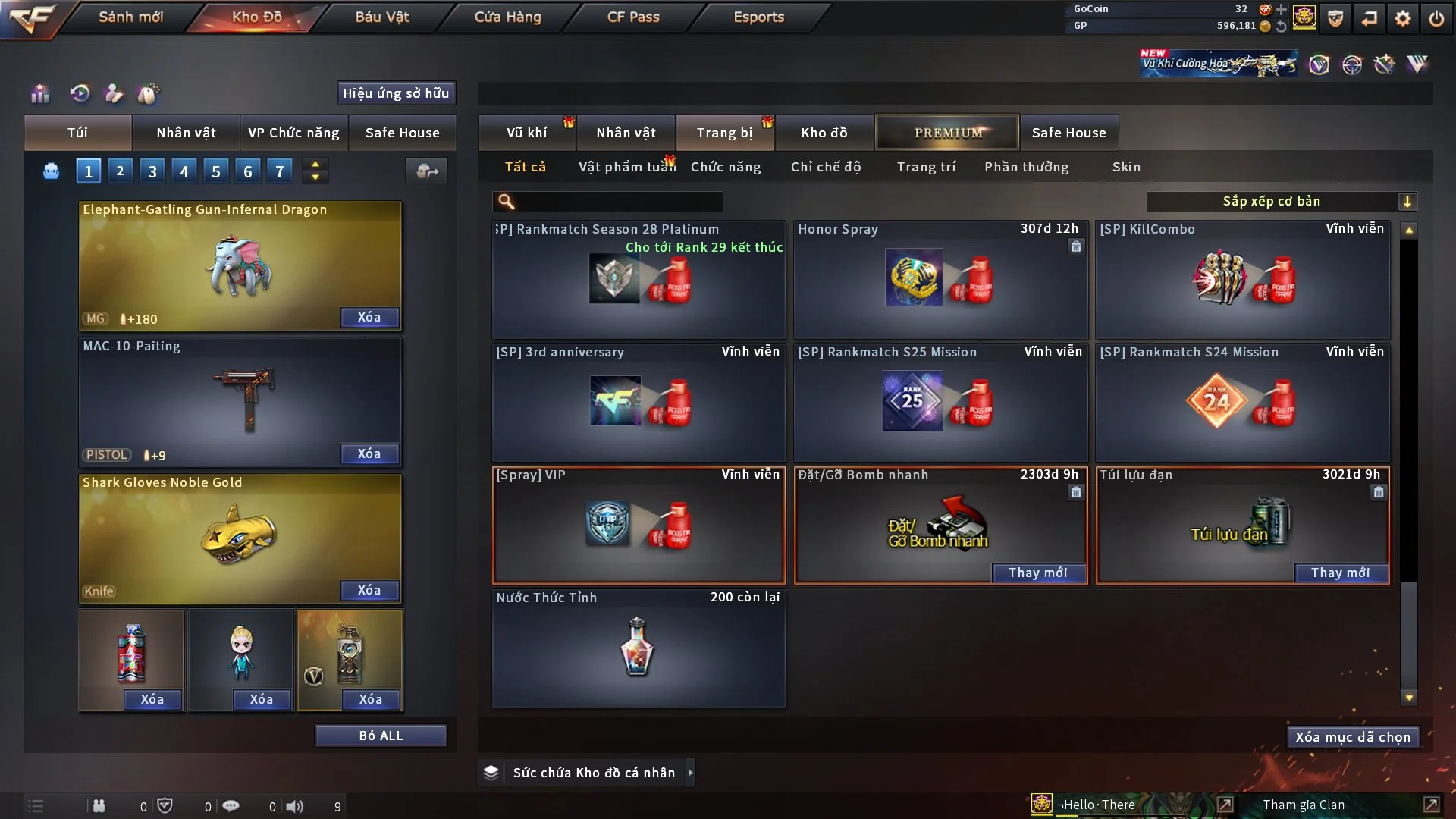Switch to the Vũ khí tab

[526, 133]
